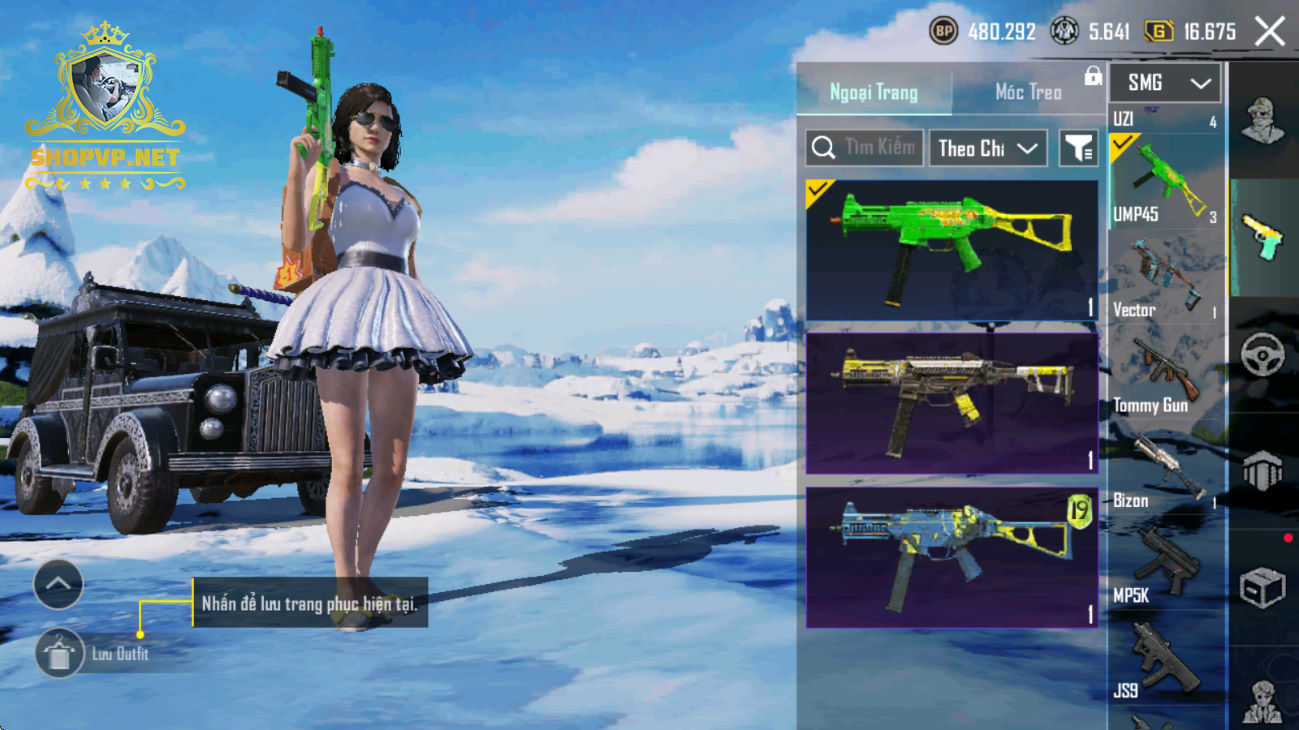The height and width of the screenshot is (730, 1299).
Task: Pick the blue UMP45 skin with 19 badge
Action: [x=951, y=557]
